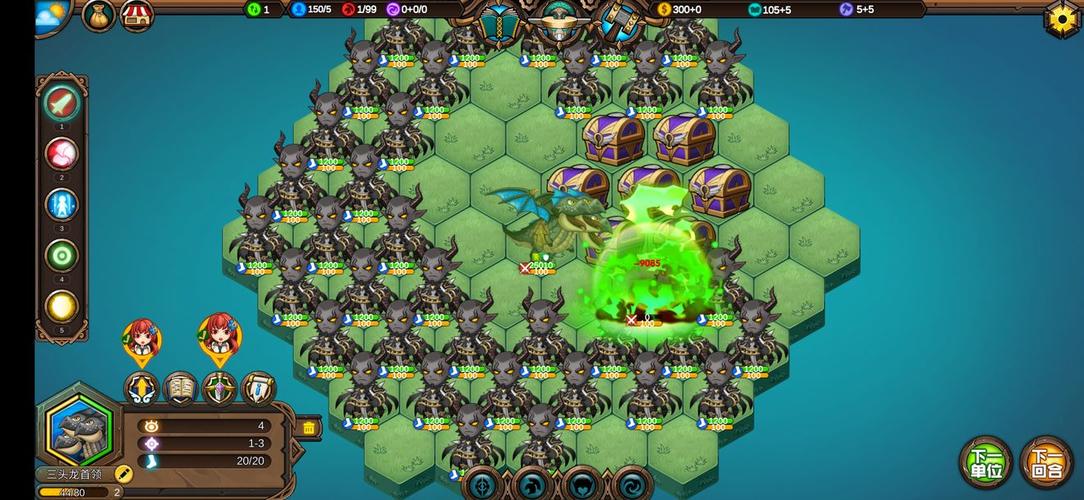Image resolution: width=1084 pixels, height=500 pixels.
Task: Open the shop stall icon
Action: click(x=137, y=15)
